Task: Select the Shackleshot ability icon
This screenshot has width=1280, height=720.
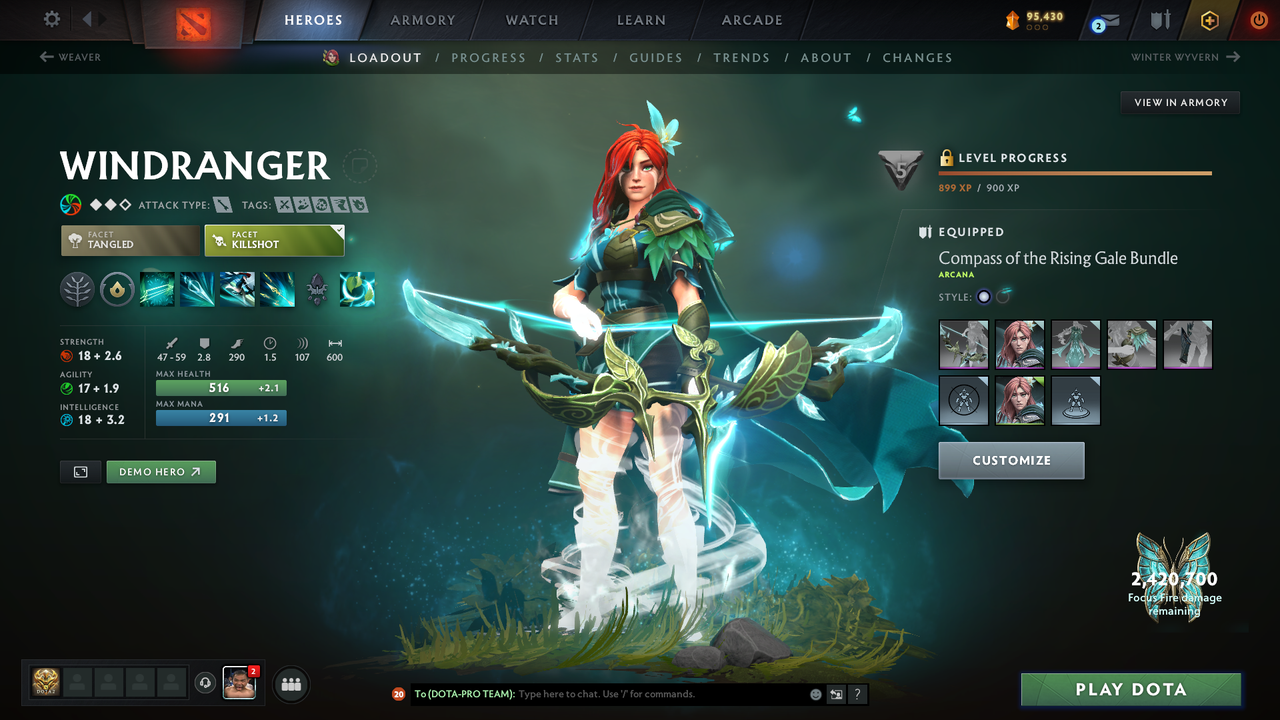Action: [x=157, y=290]
